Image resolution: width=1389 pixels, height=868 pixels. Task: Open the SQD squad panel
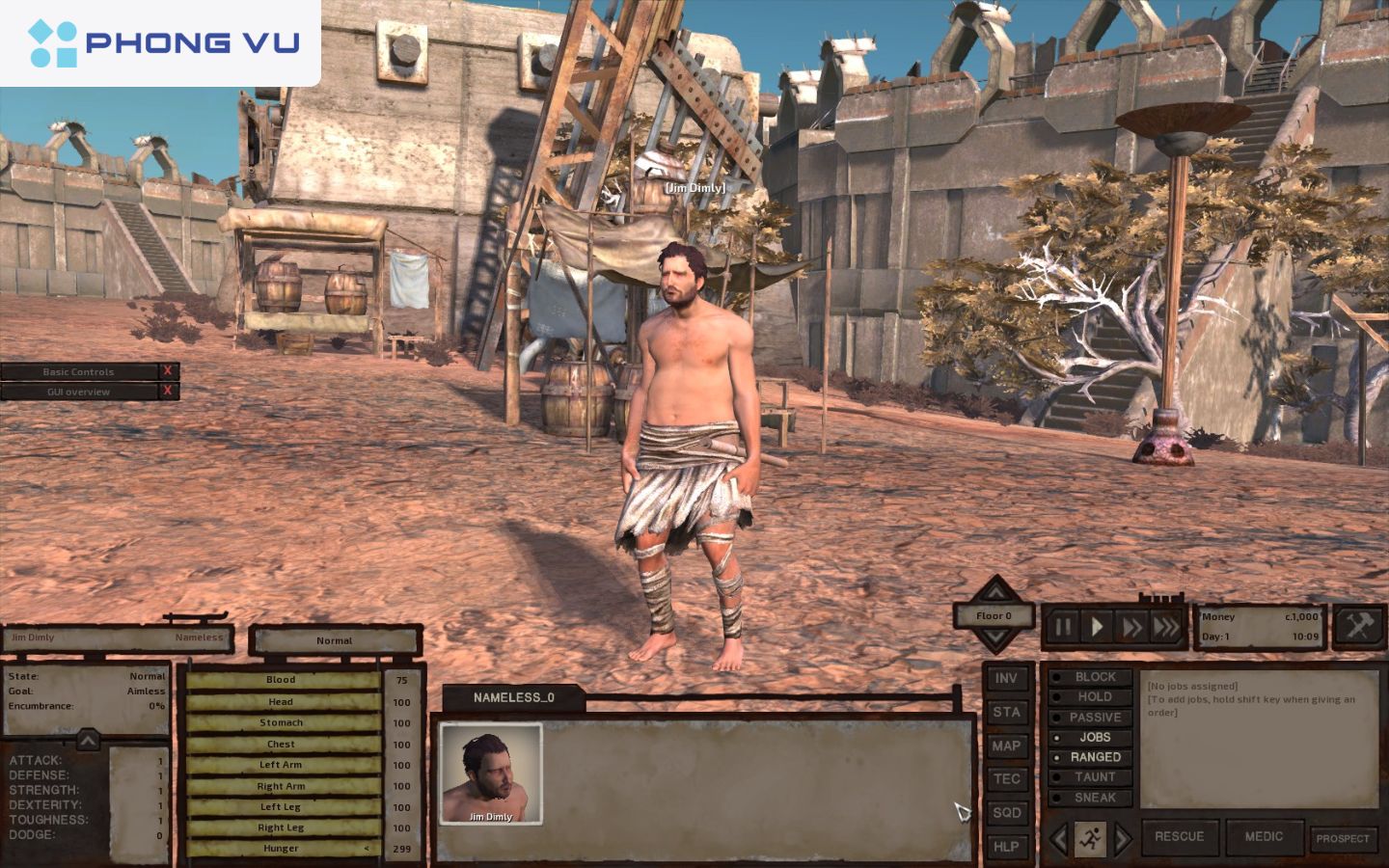point(1006,813)
